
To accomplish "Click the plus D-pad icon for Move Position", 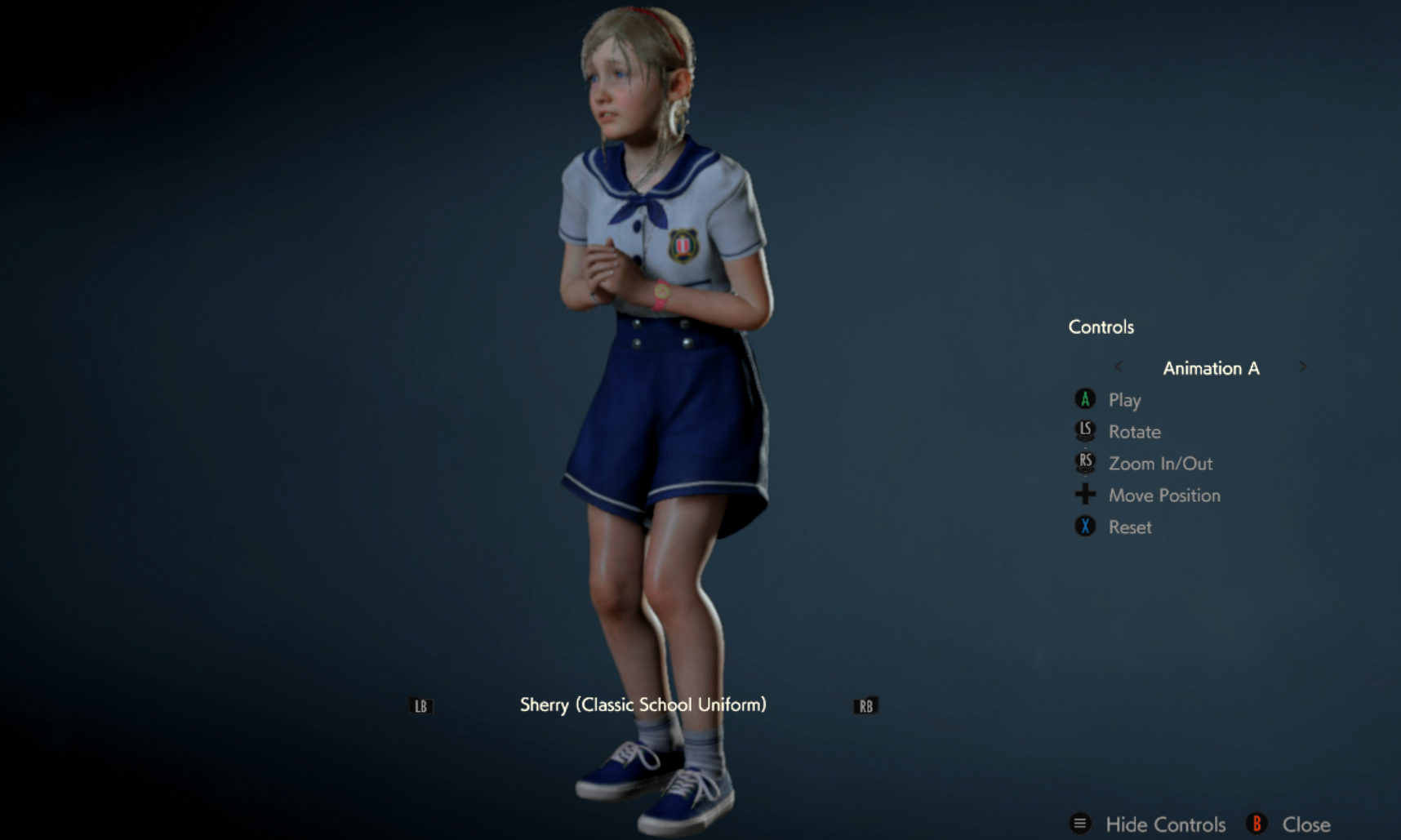I will click(x=1085, y=495).
